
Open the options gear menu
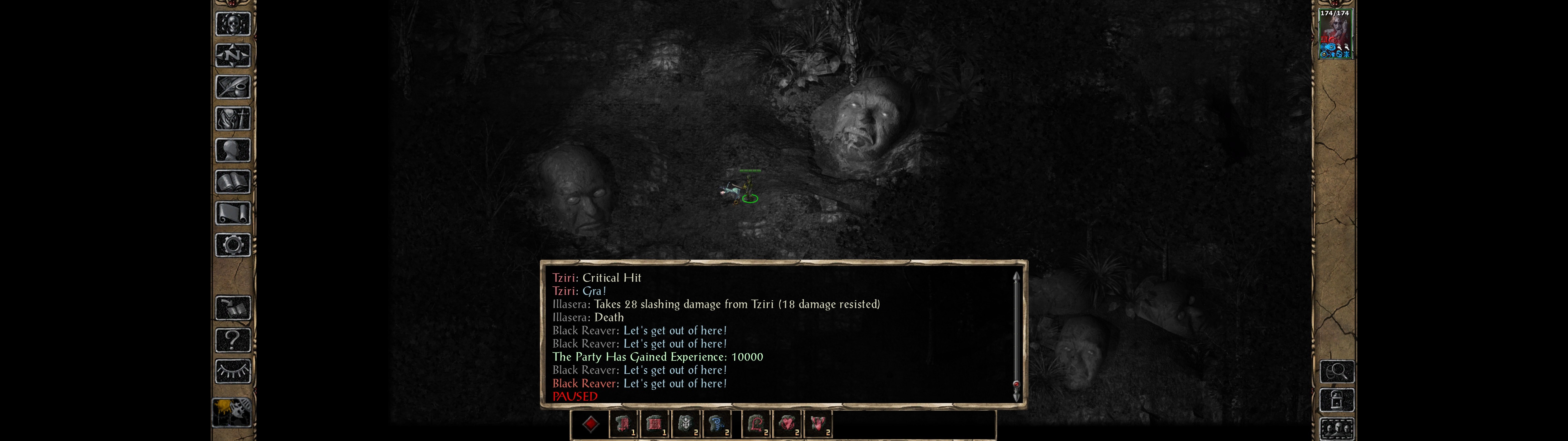point(232,246)
